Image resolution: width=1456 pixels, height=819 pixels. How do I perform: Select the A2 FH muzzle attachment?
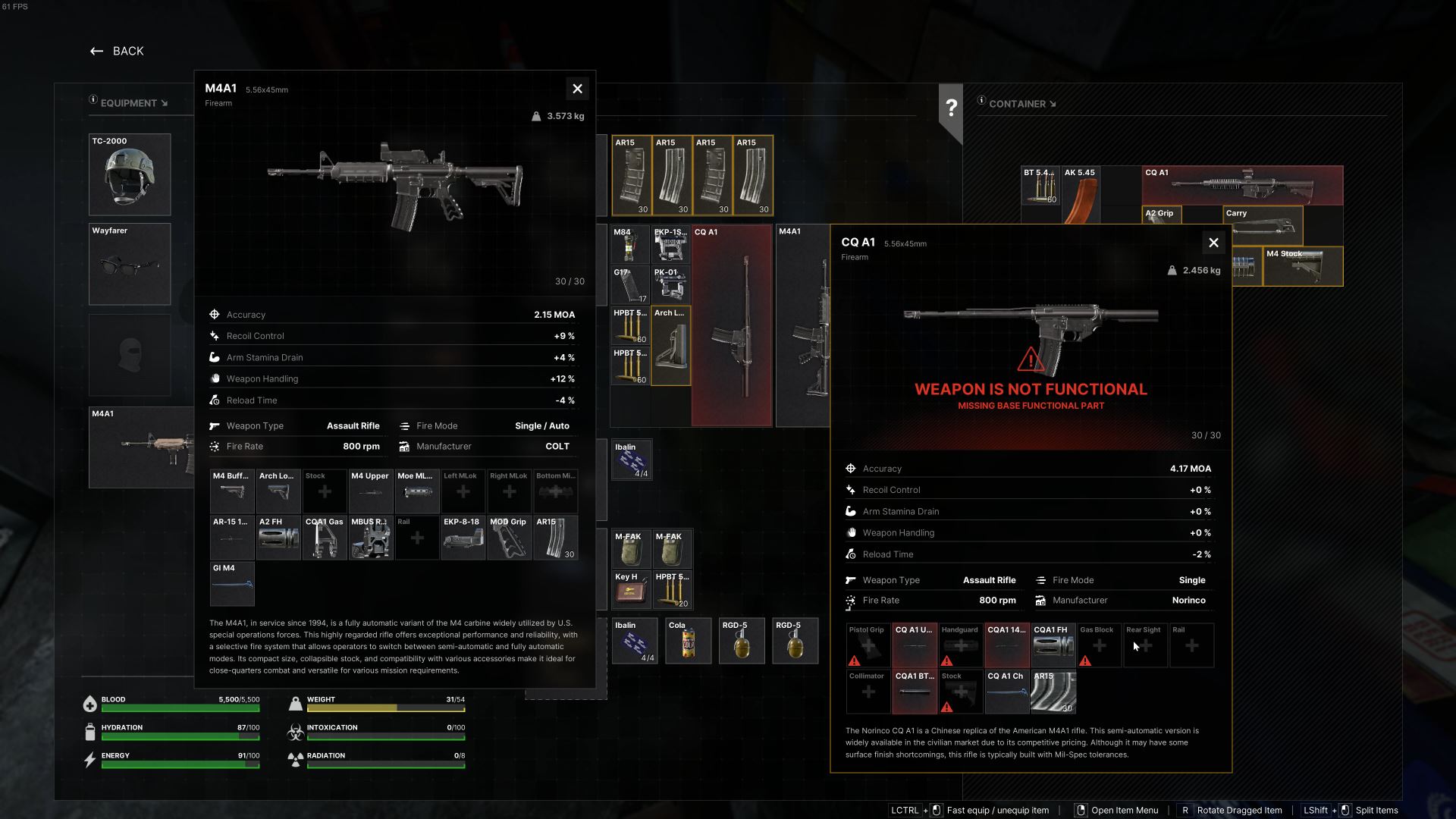278,538
